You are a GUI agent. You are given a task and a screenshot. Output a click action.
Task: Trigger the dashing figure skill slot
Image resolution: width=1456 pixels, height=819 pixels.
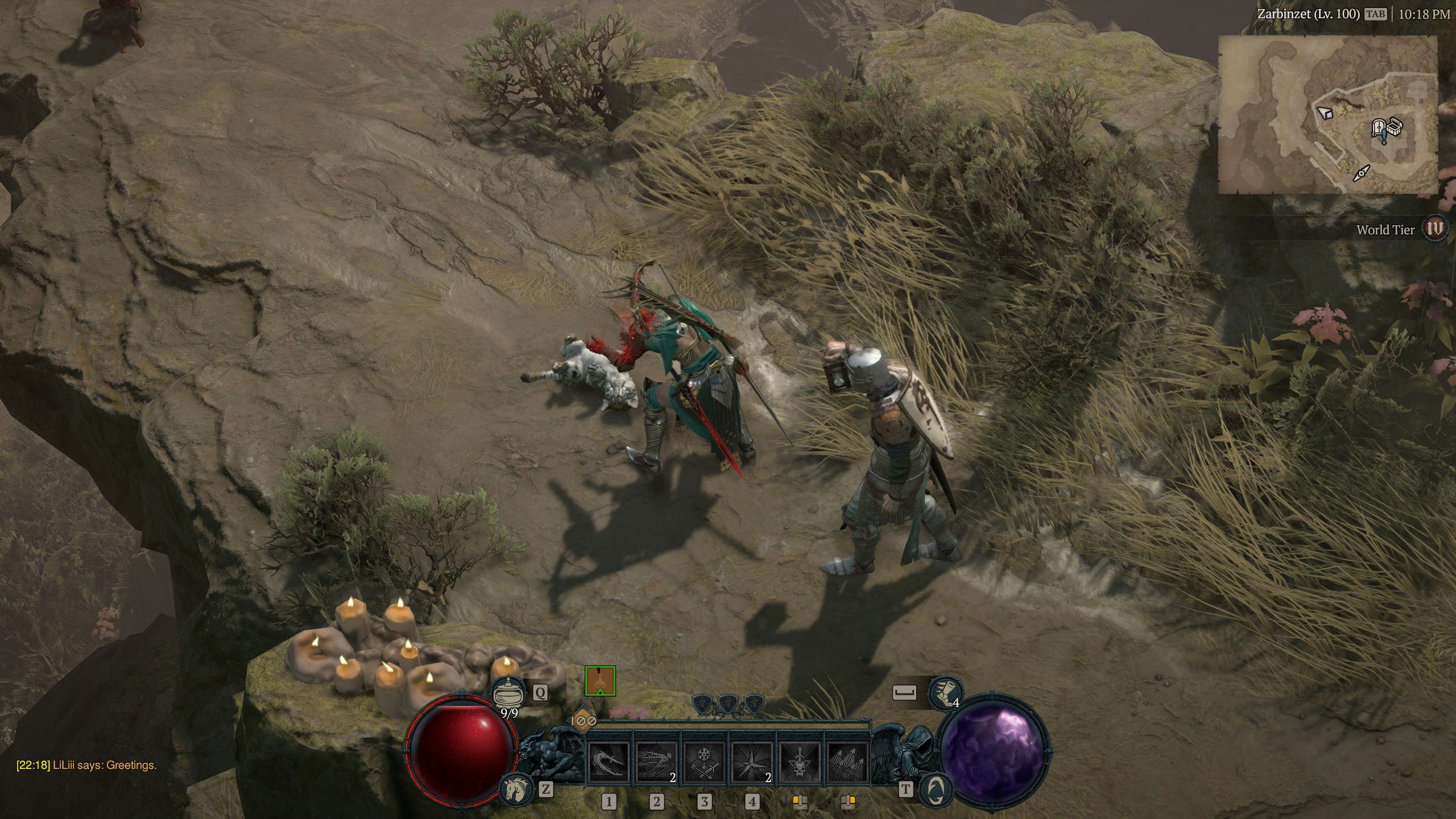tap(656, 763)
